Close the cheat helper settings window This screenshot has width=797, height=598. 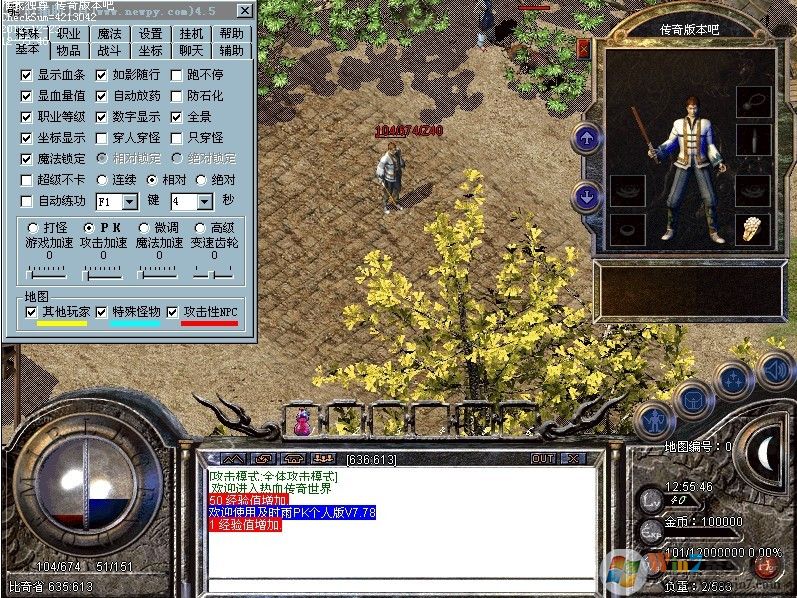244,11
